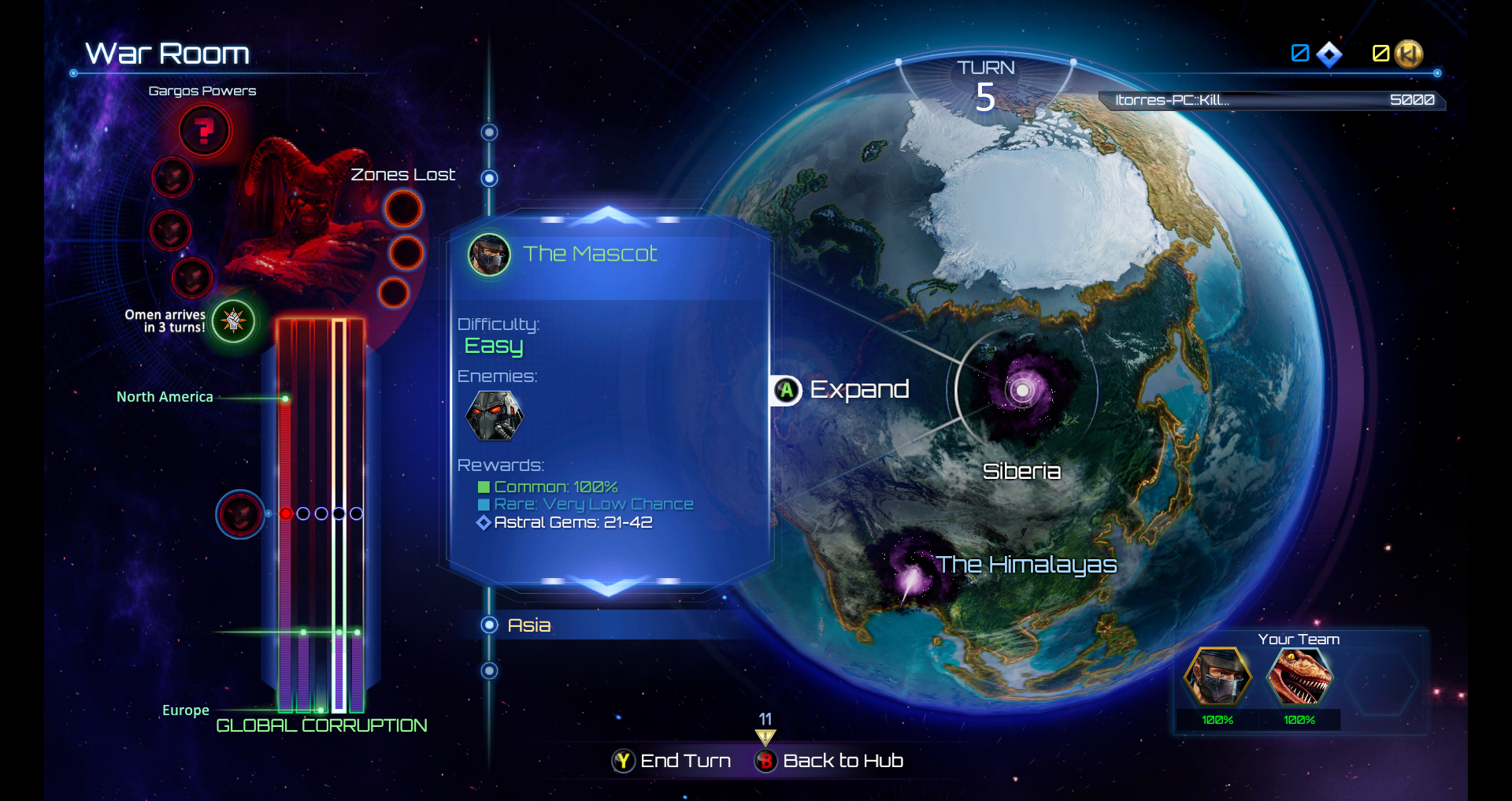Screen dimensions: 1512x801
Task: Click End Turn
Action: click(672, 761)
